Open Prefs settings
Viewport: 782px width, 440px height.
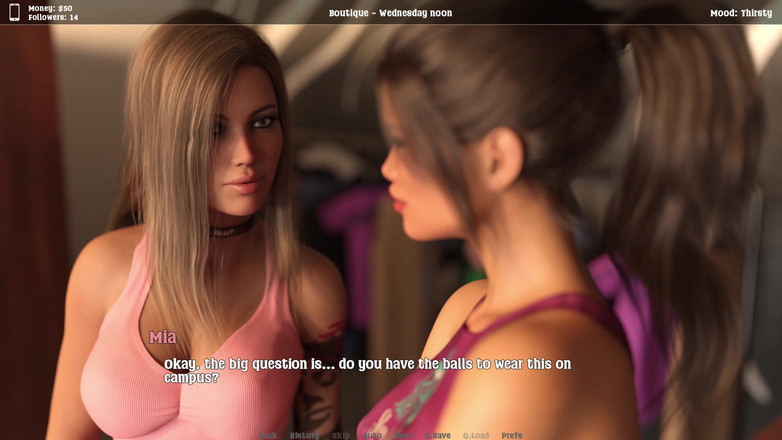pyautogui.click(x=512, y=435)
